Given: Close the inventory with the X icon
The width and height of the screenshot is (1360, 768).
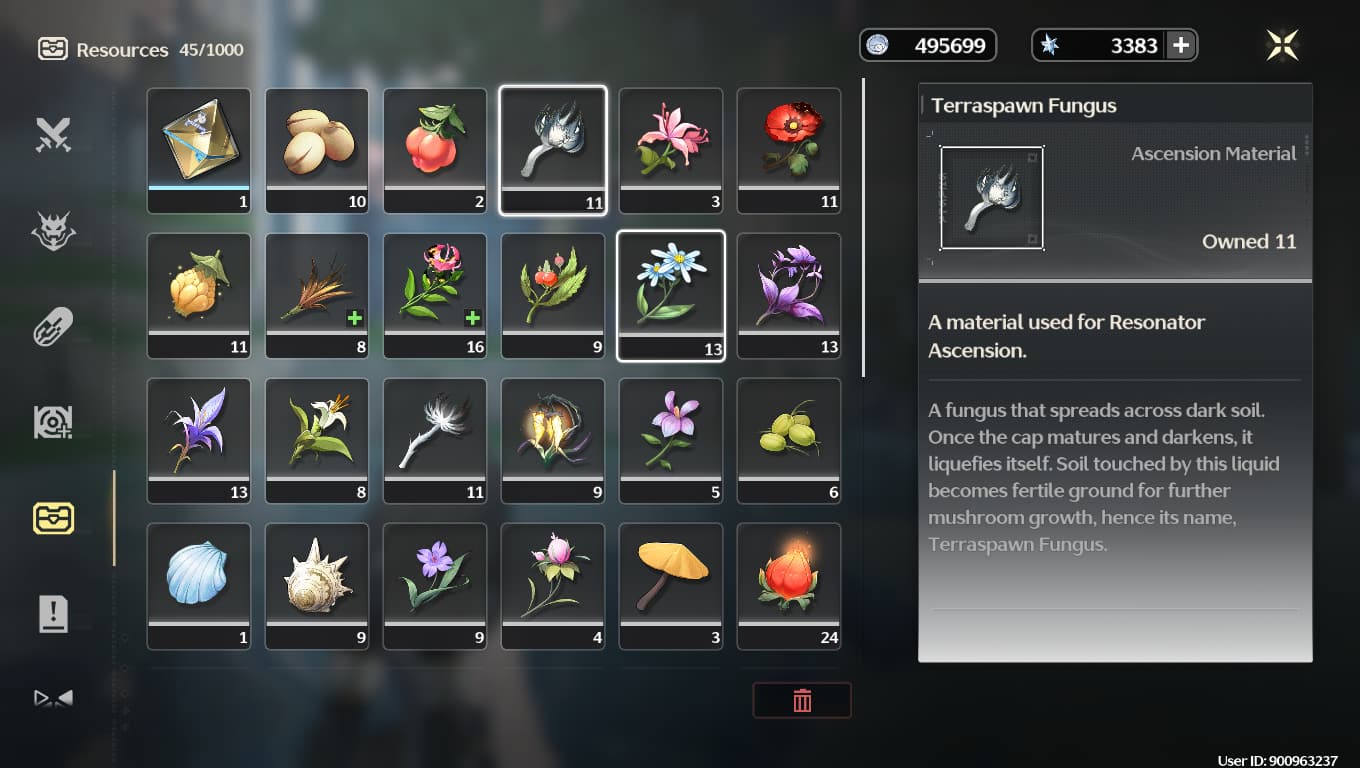Looking at the screenshot, I should point(1281,45).
